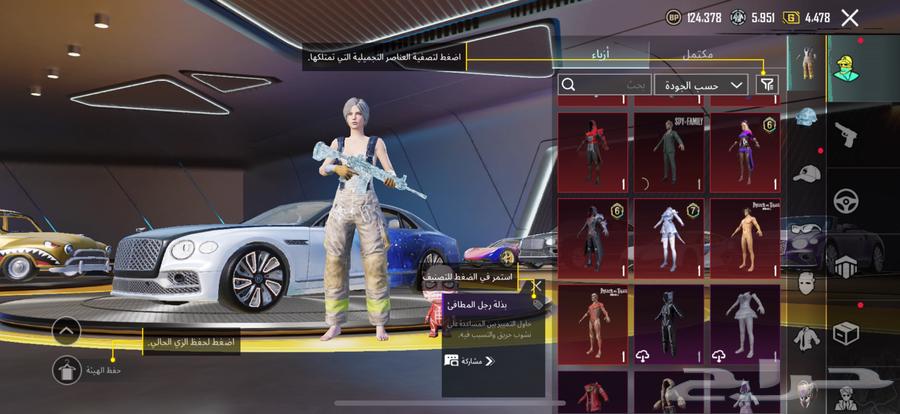Click the funnel filter icon
900x414 pixels.
point(767,86)
